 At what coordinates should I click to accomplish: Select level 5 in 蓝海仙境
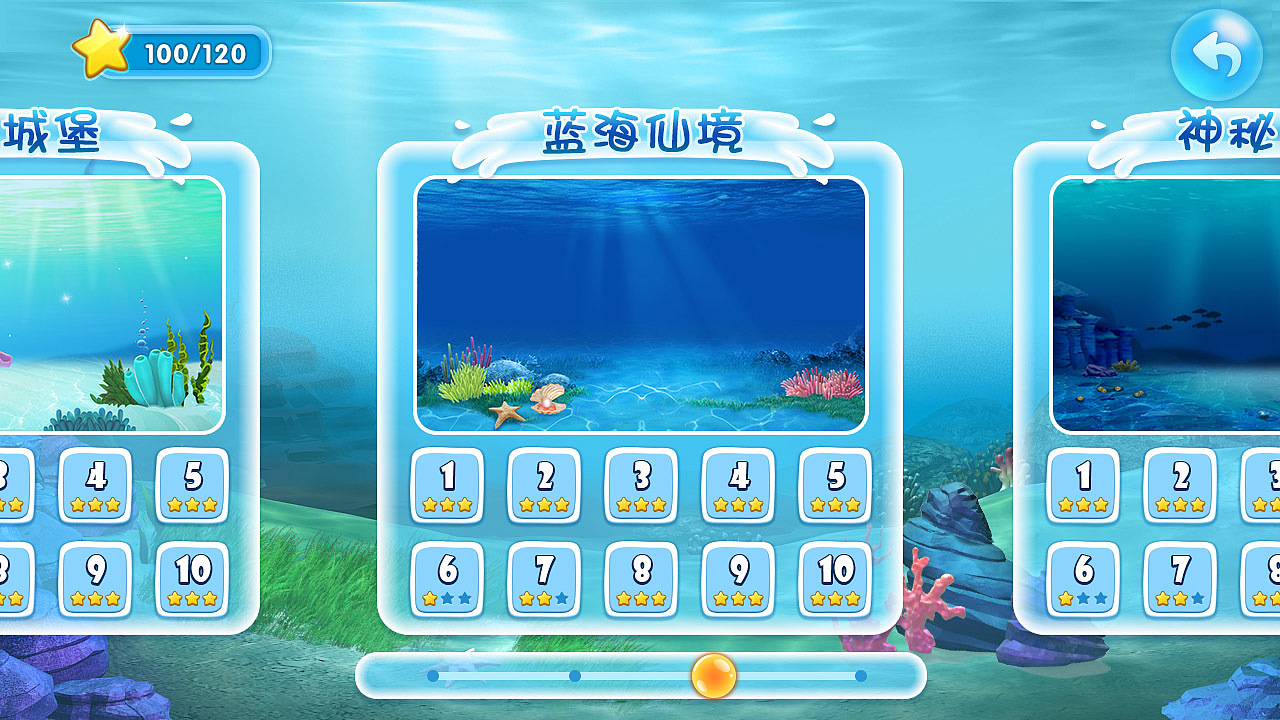(833, 486)
